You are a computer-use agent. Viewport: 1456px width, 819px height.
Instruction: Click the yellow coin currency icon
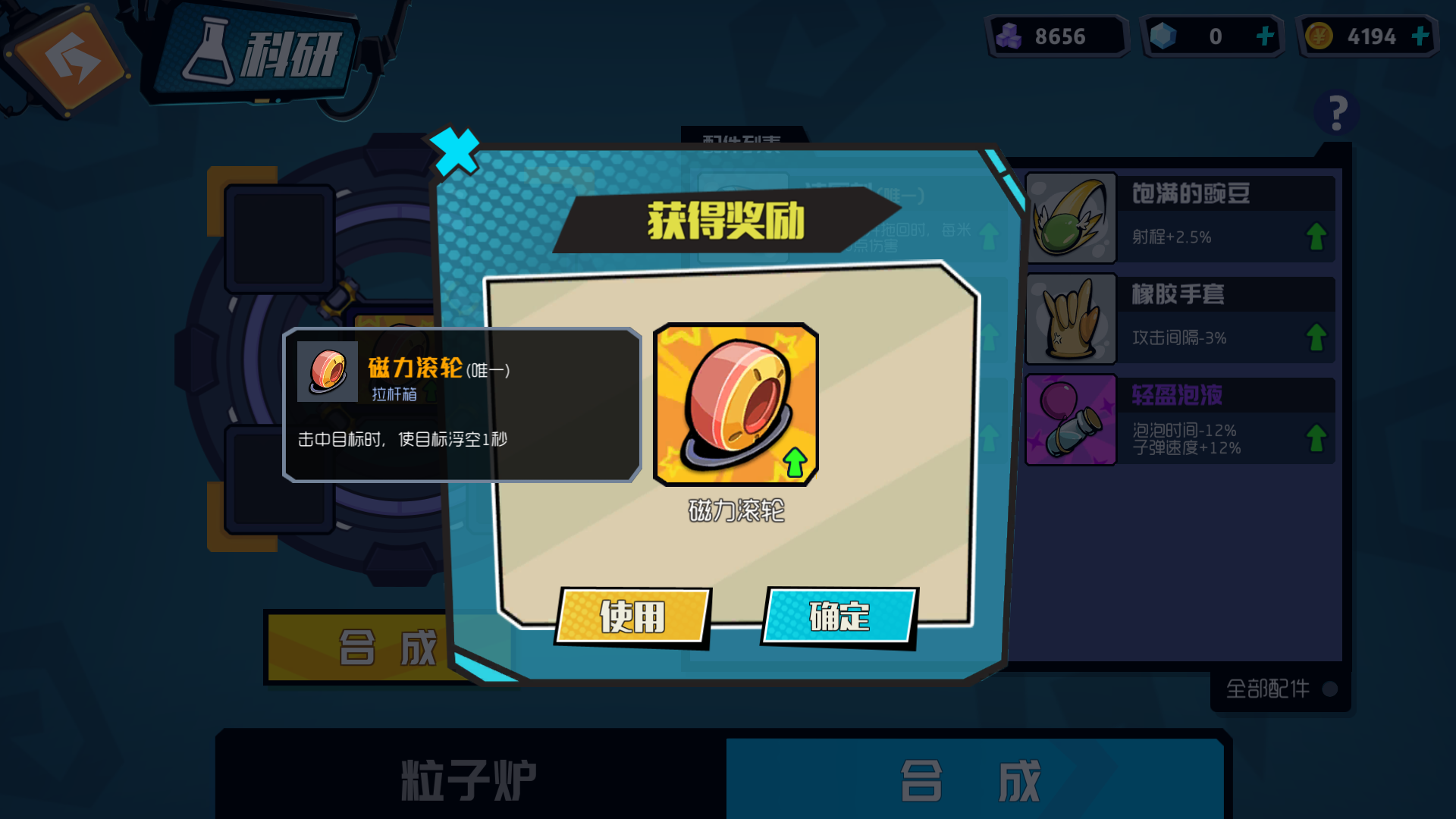[x=1316, y=35]
